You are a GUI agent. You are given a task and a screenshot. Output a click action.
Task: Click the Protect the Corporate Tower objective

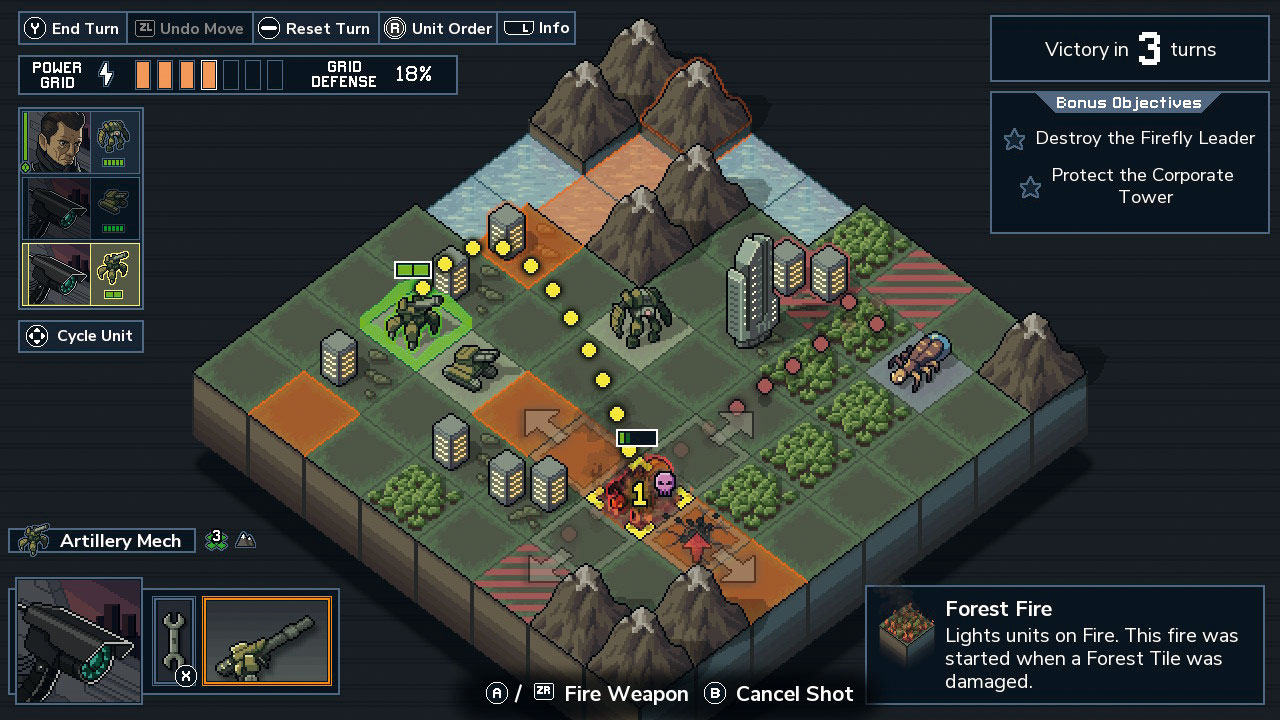(x=1144, y=186)
